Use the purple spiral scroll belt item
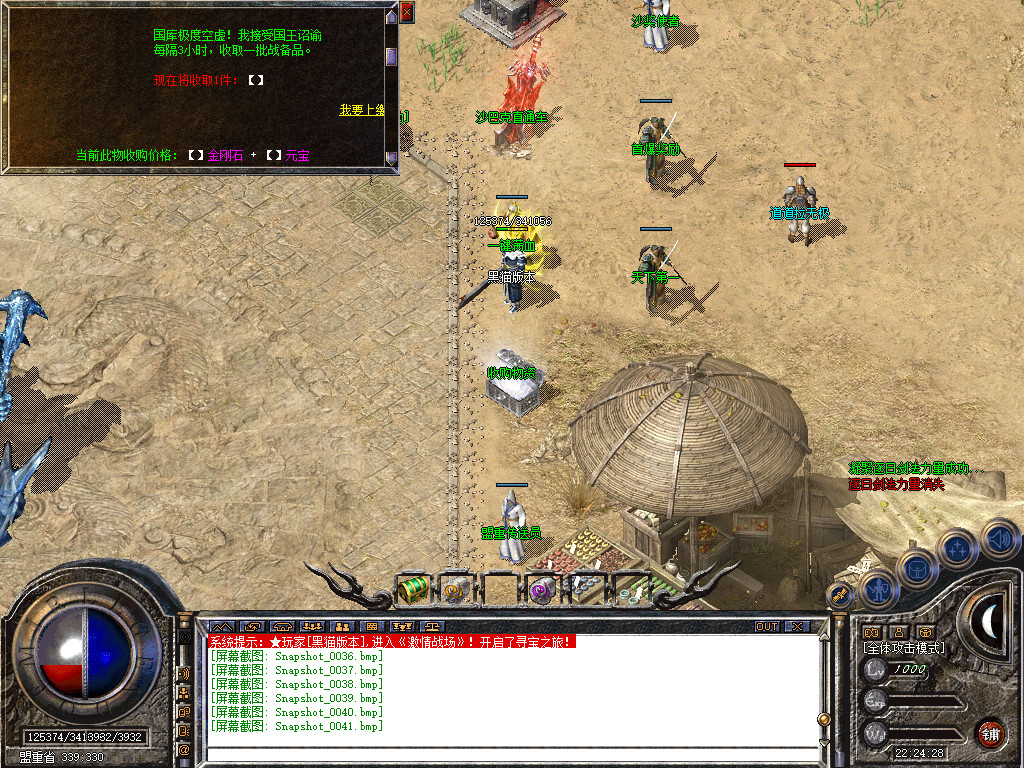This screenshot has height=768, width=1024. [542, 589]
